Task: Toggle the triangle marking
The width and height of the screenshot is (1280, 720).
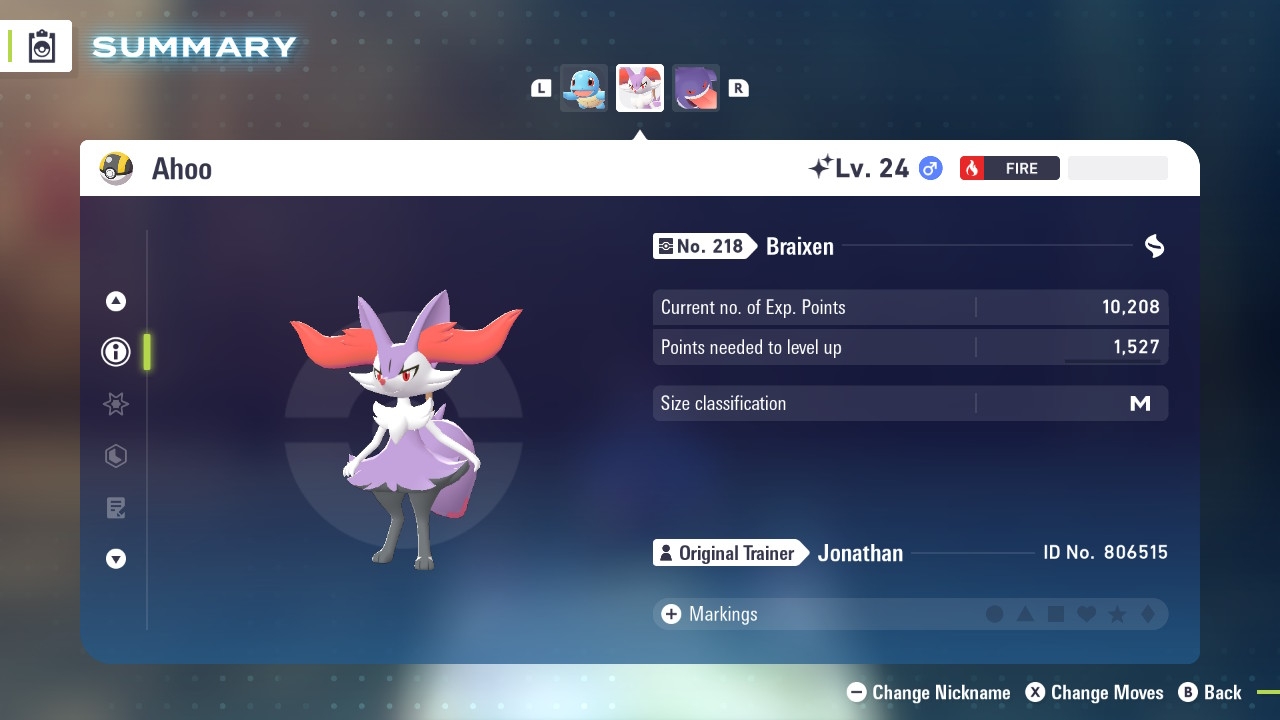Action: pos(1025,614)
